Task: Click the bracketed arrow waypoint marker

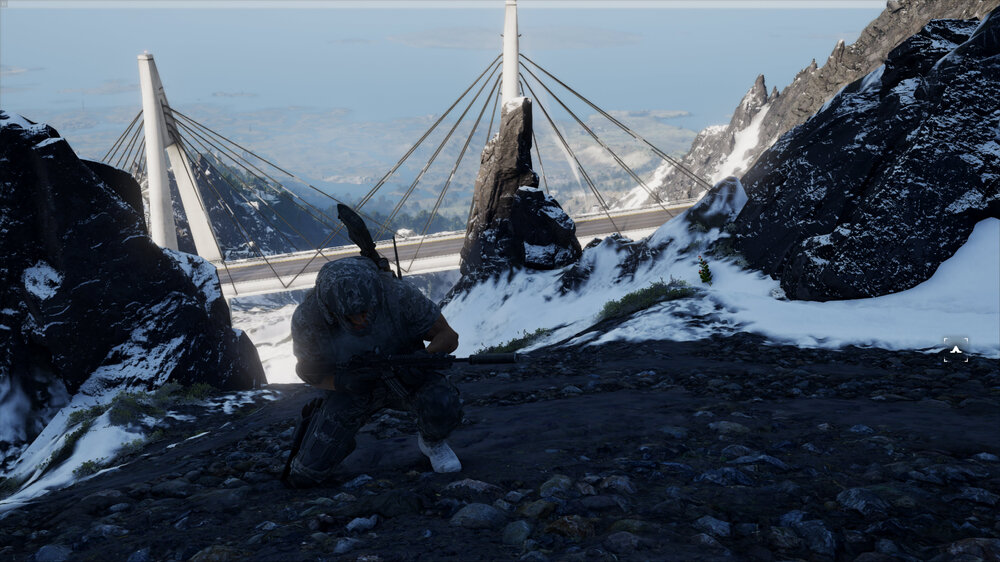Action: point(955,349)
